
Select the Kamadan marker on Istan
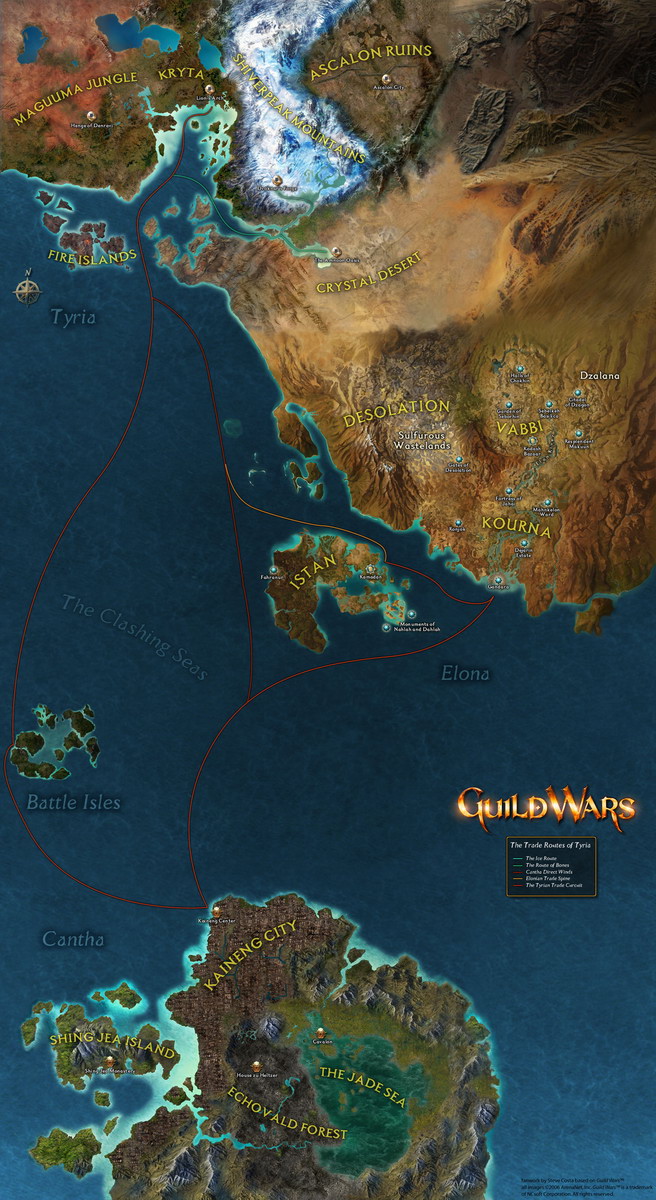[x=369, y=569]
